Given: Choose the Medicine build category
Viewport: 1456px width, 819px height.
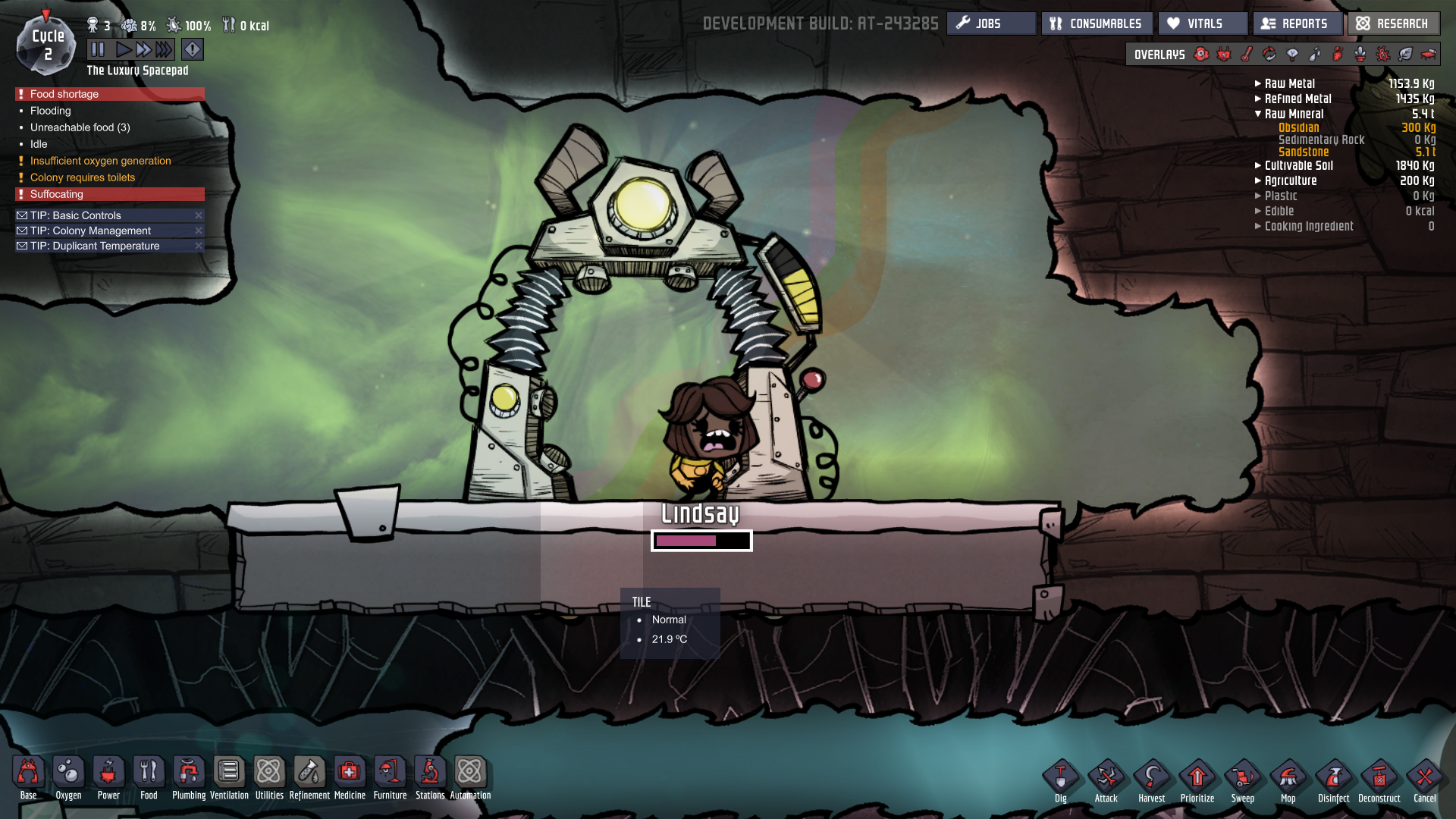Looking at the screenshot, I should [x=350, y=778].
